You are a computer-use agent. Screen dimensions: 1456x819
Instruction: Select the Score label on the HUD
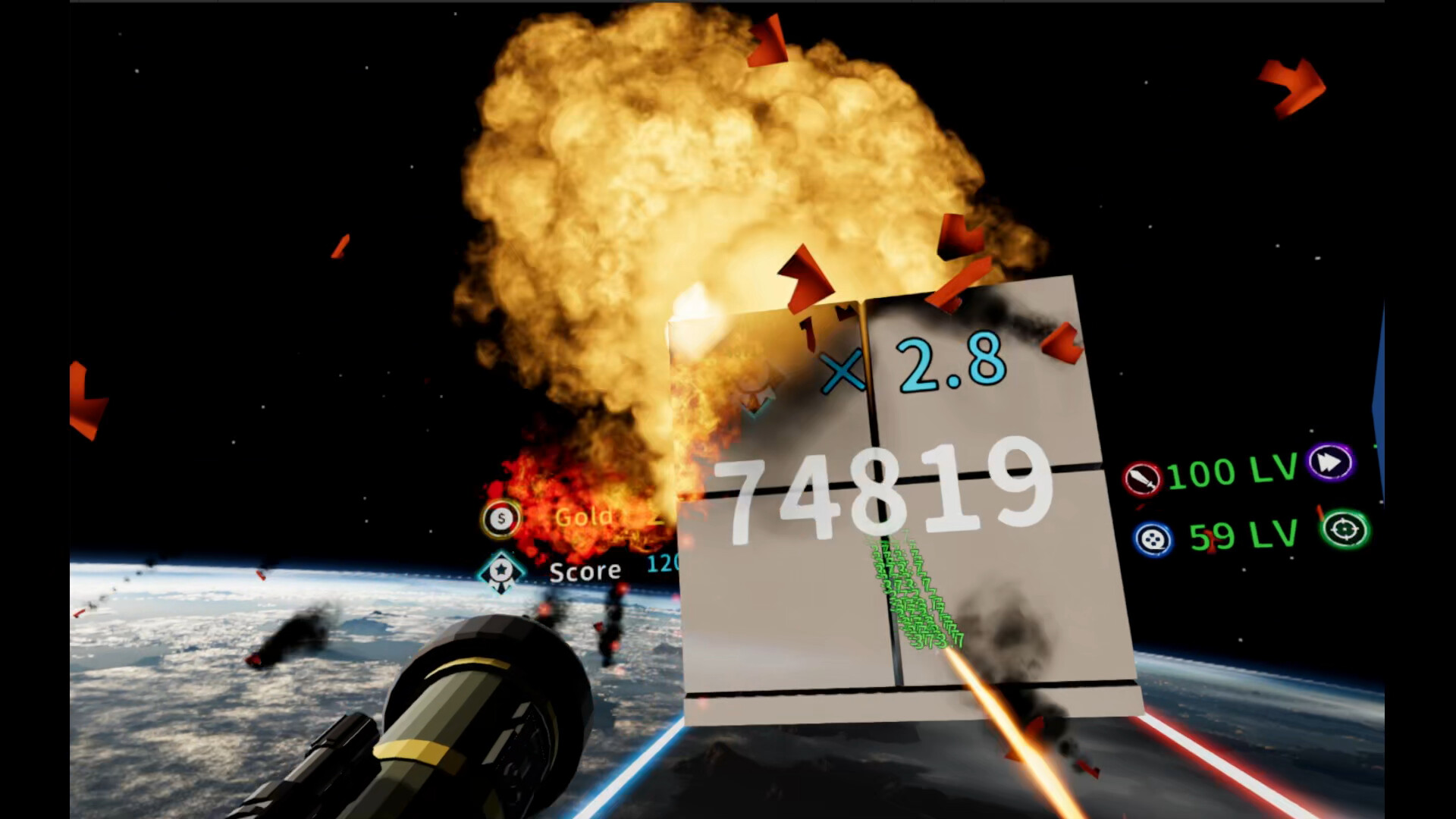tap(584, 570)
